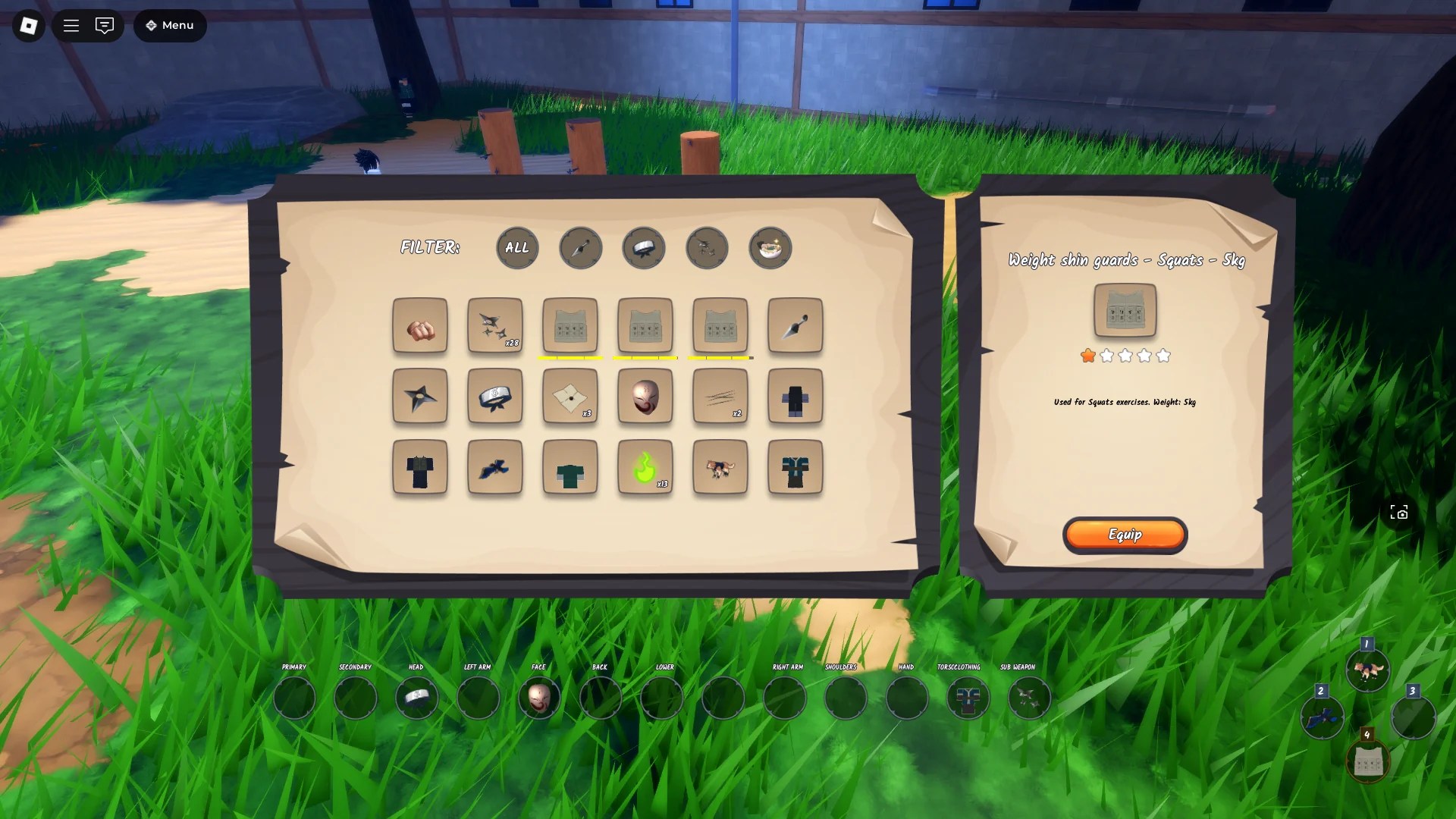Expand the FACE equipment slot

(539, 697)
